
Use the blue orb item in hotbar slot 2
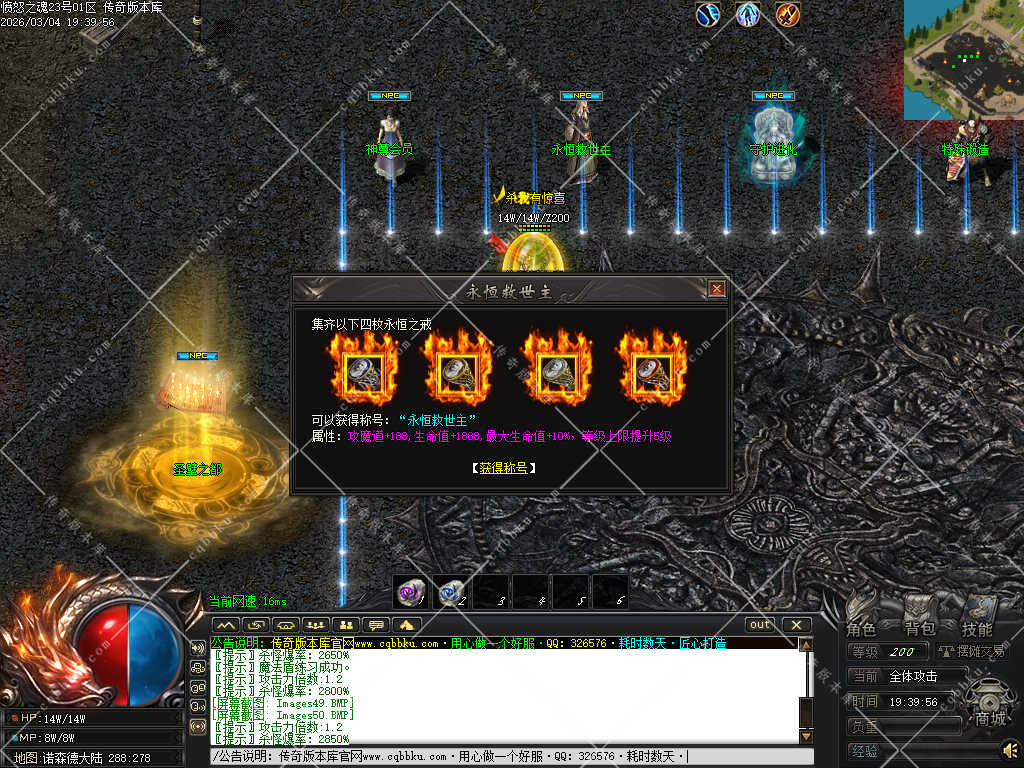450,592
